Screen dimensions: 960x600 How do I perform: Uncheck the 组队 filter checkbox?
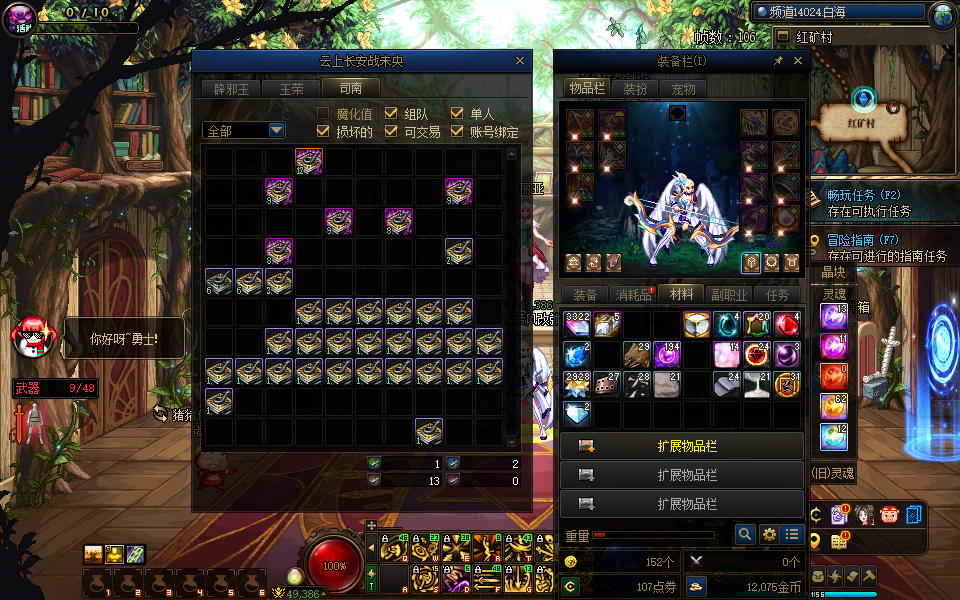[391, 114]
